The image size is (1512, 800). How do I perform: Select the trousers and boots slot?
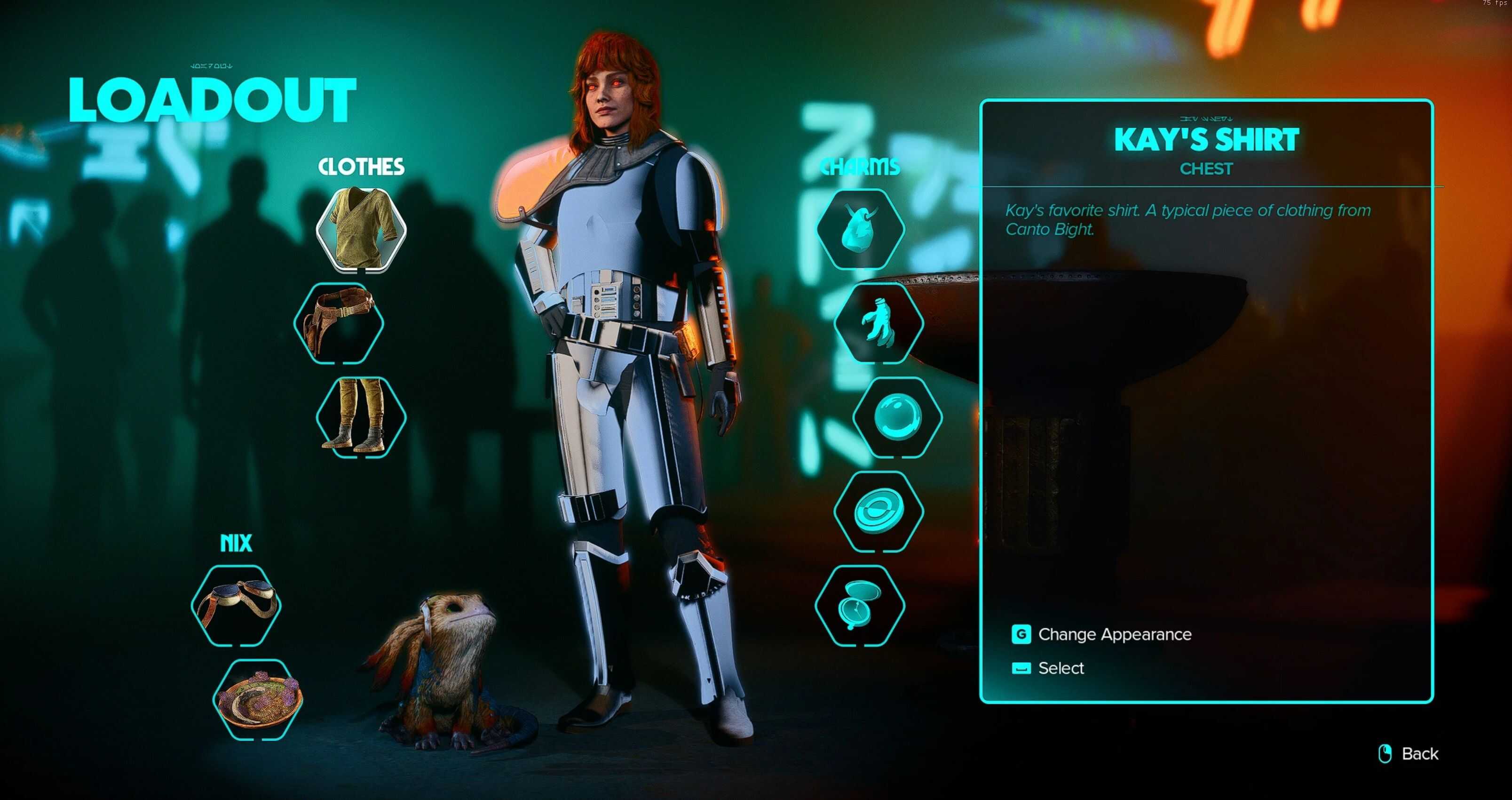(361, 417)
